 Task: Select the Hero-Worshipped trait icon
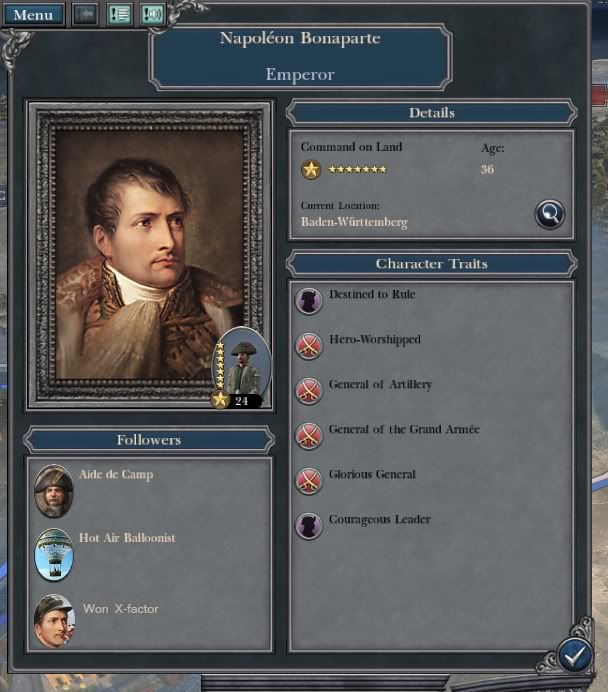click(309, 345)
